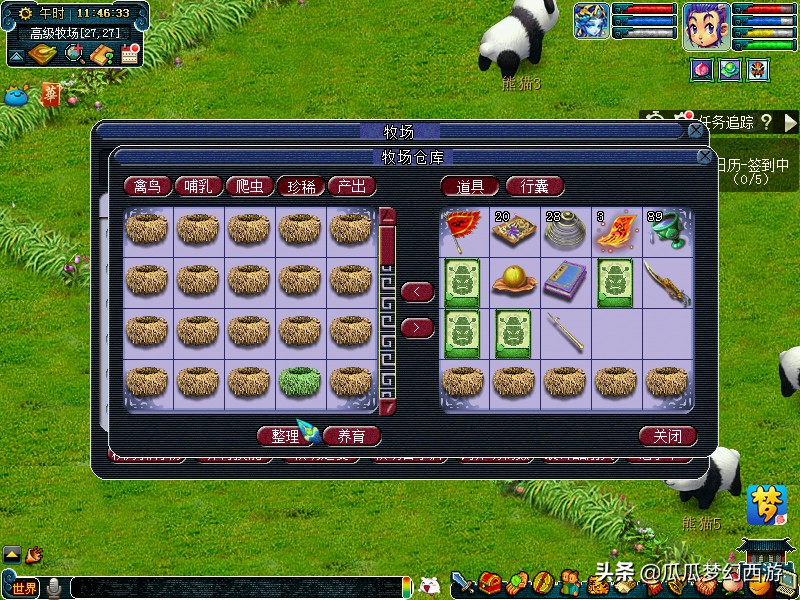
Task: Click the left arrow transfer button
Action: (x=417, y=292)
